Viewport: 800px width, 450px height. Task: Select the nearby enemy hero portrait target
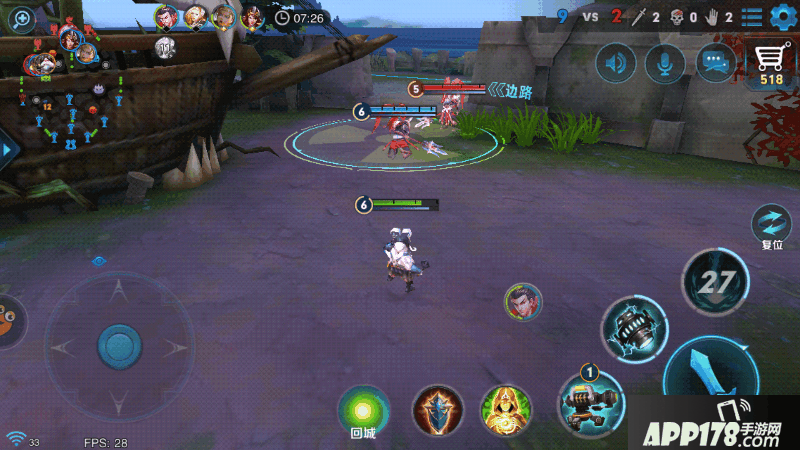[522, 302]
